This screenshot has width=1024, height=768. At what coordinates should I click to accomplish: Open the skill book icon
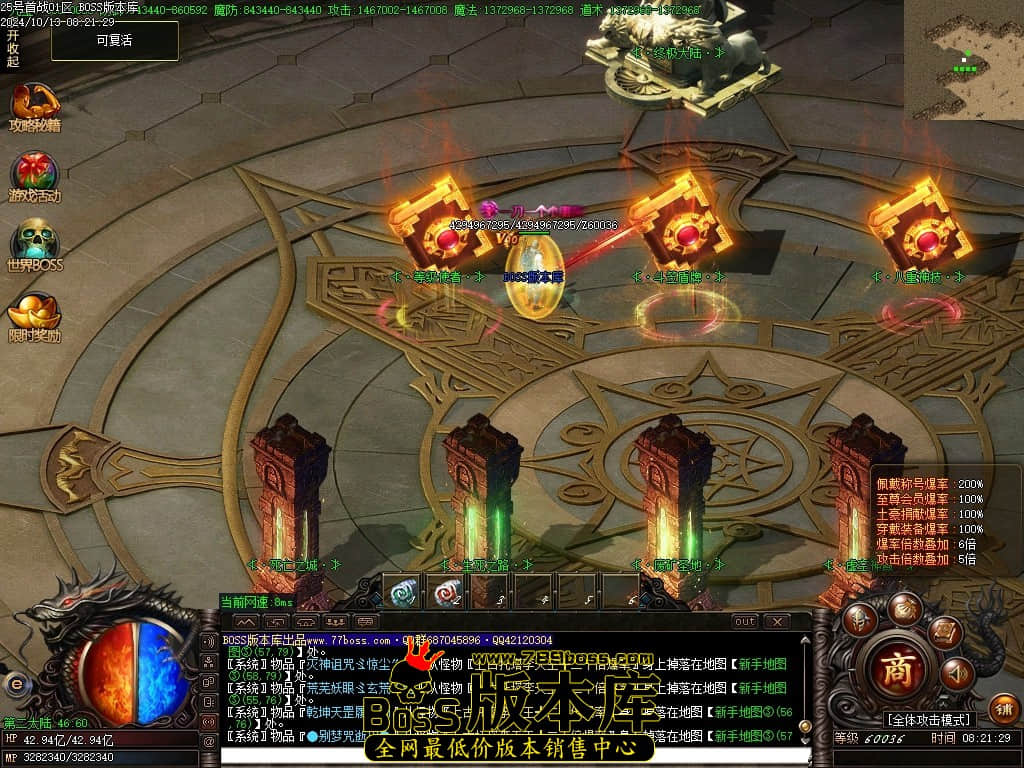[944, 632]
